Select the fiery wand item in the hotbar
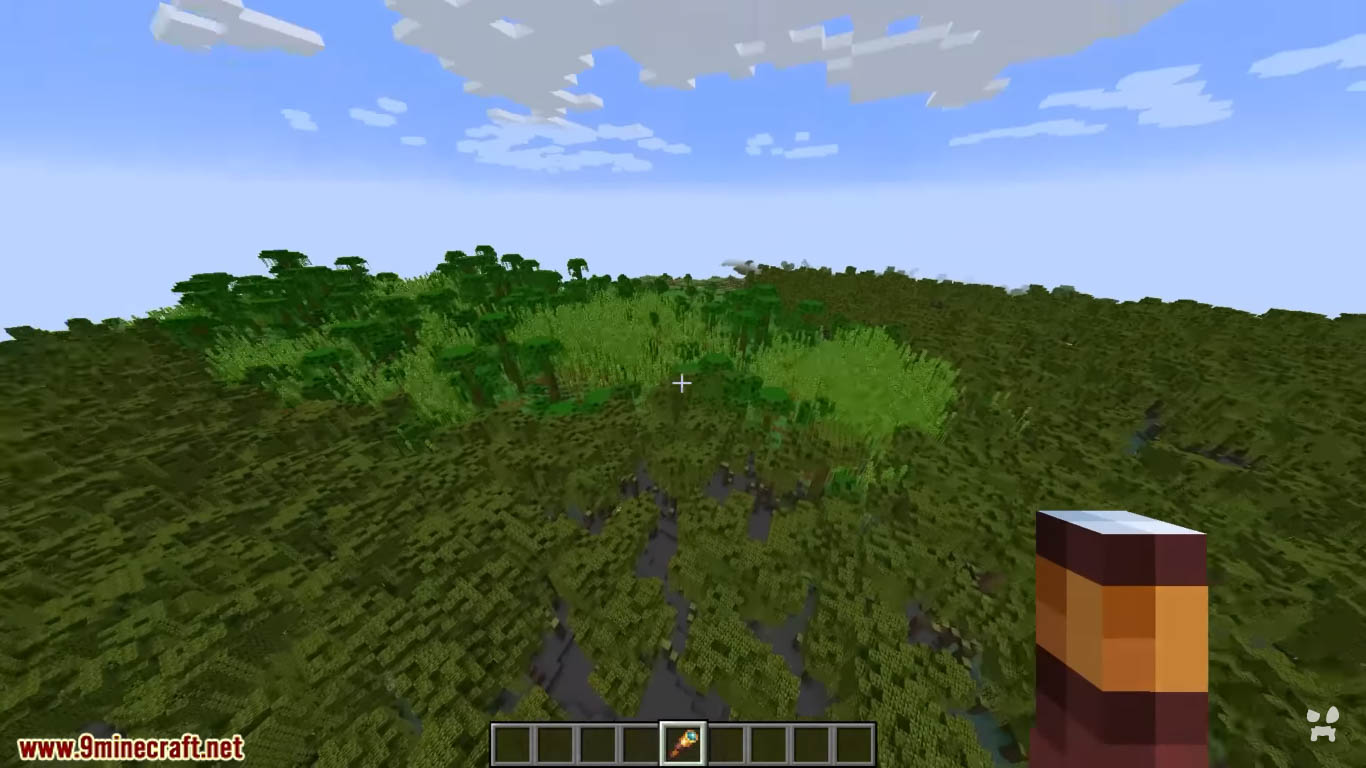Image resolution: width=1366 pixels, height=768 pixels. 682,742
